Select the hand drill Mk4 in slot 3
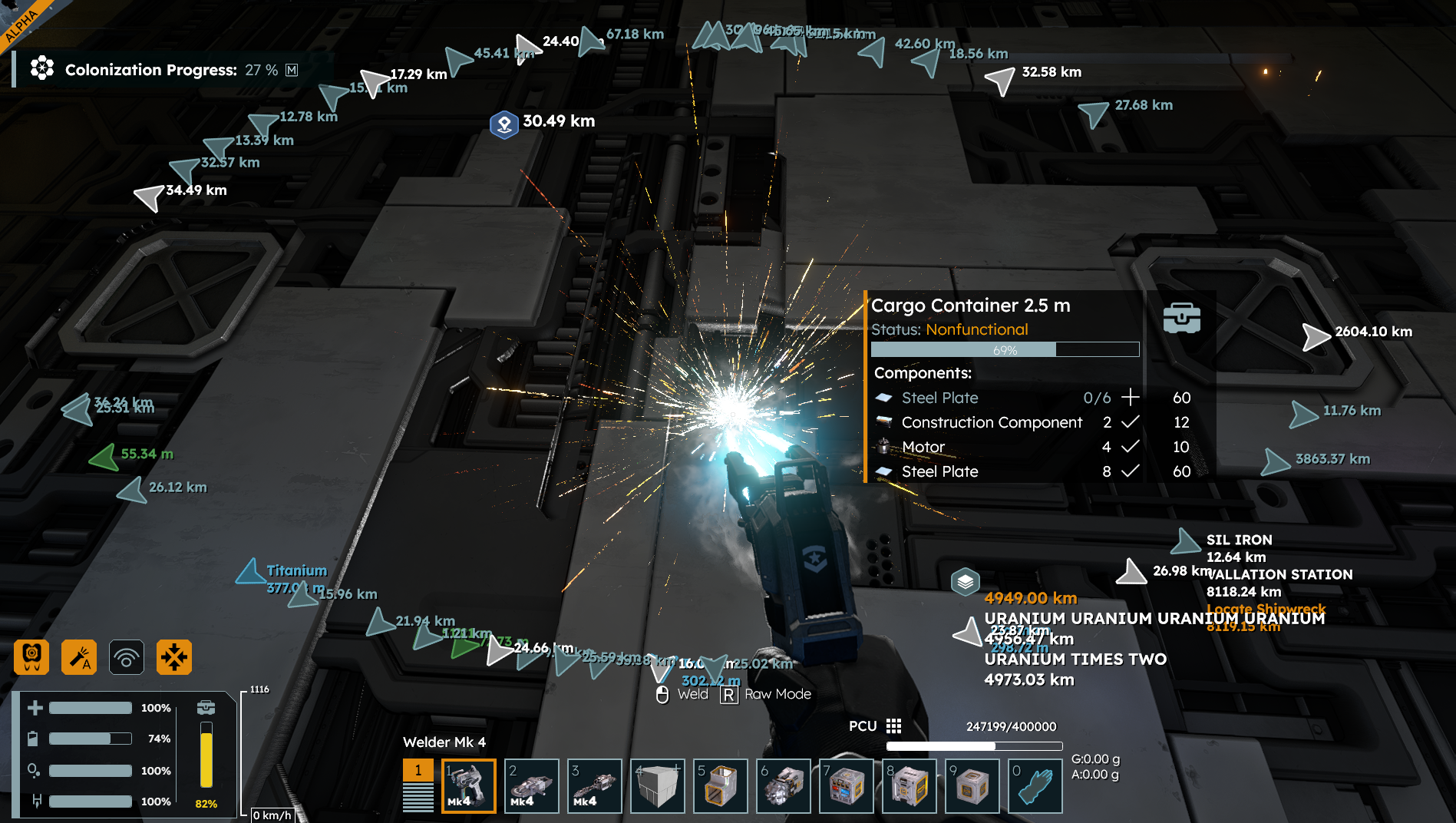The width and height of the screenshot is (1456, 823). pos(594,785)
